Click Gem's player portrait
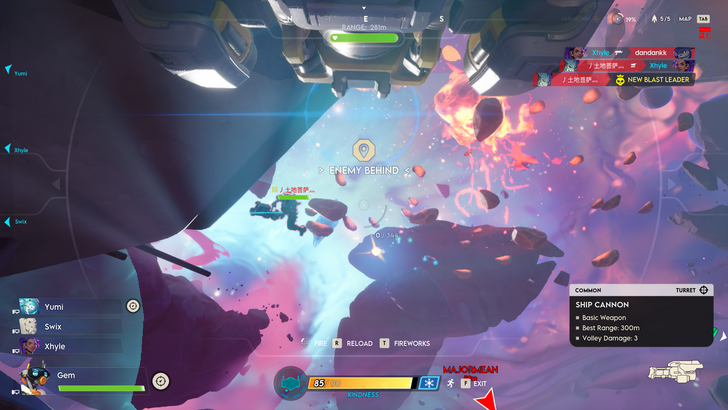 tap(36, 380)
